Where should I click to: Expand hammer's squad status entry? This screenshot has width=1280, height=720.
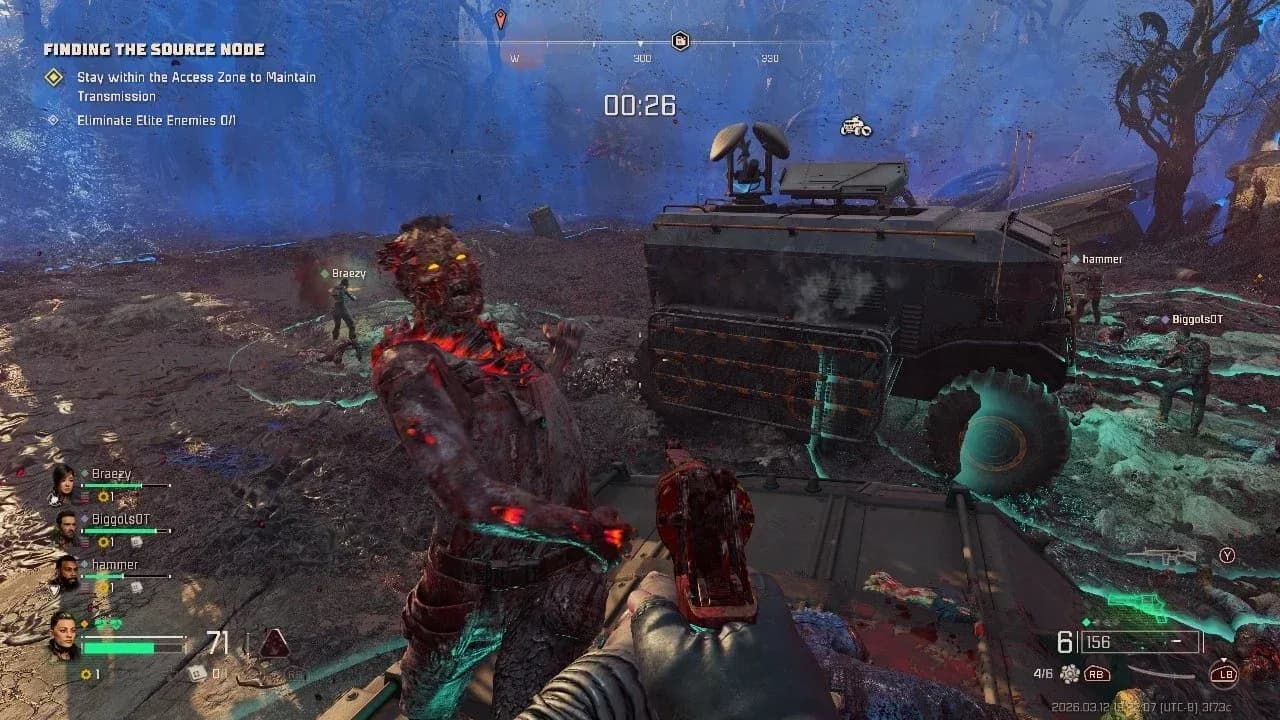113,565
